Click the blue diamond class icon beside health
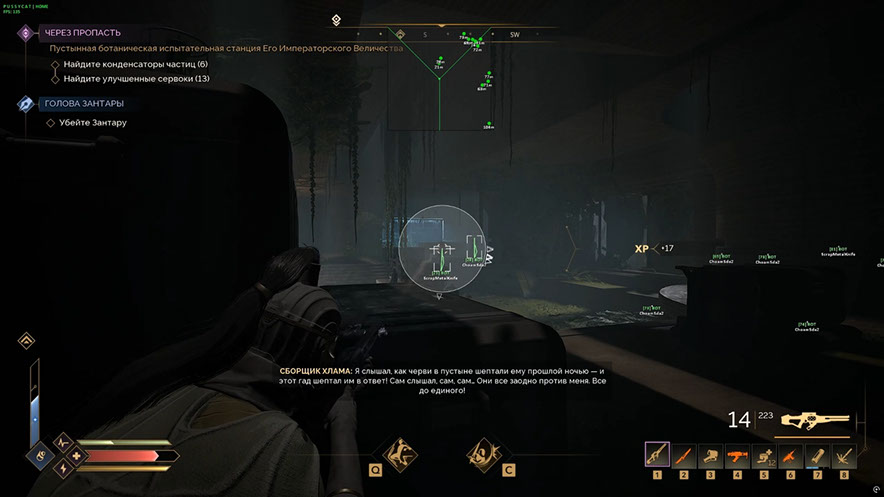Screen dimensions: 884x497 (40, 456)
